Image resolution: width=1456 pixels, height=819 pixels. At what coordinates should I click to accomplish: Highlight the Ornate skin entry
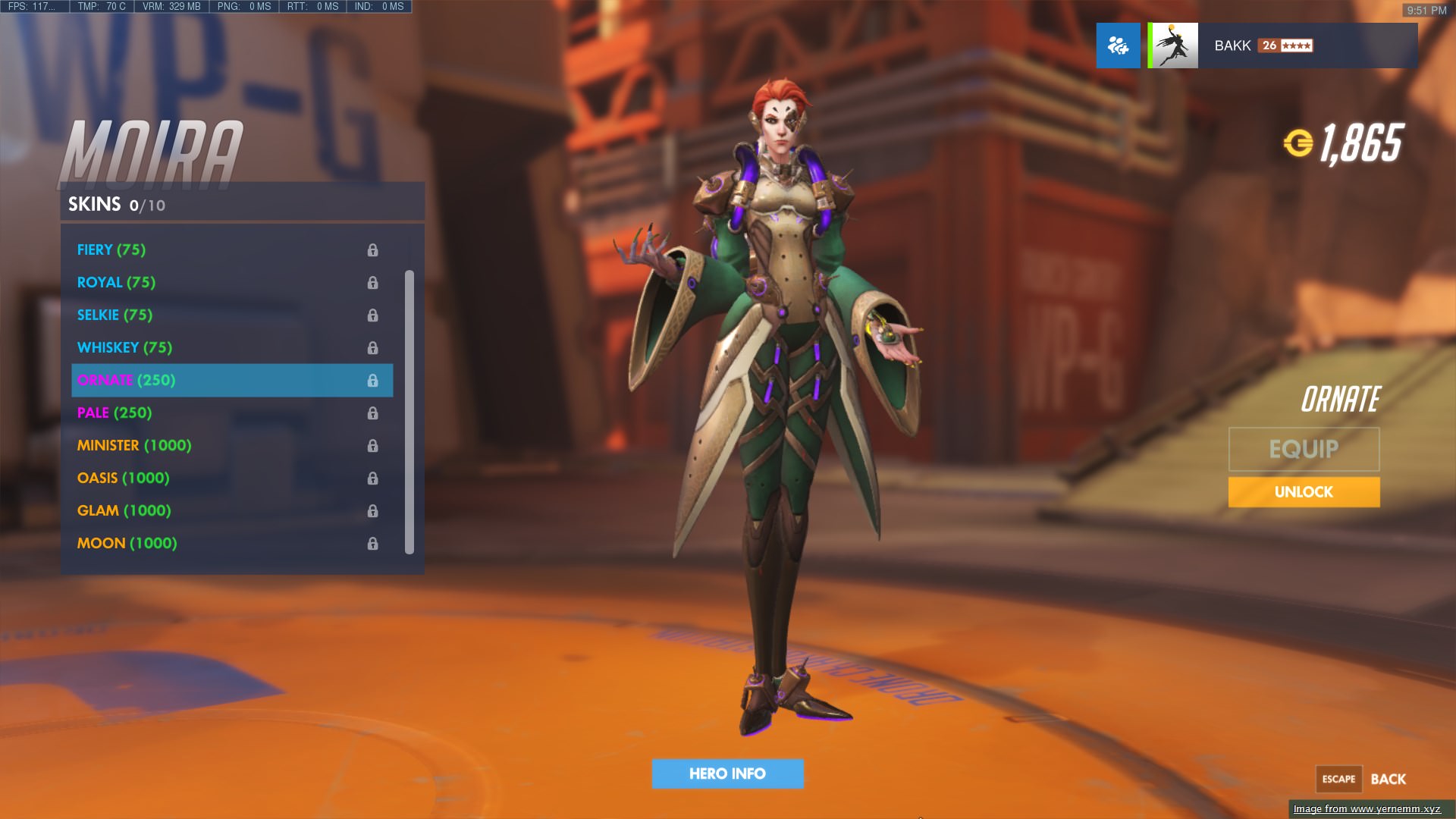[x=126, y=380]
